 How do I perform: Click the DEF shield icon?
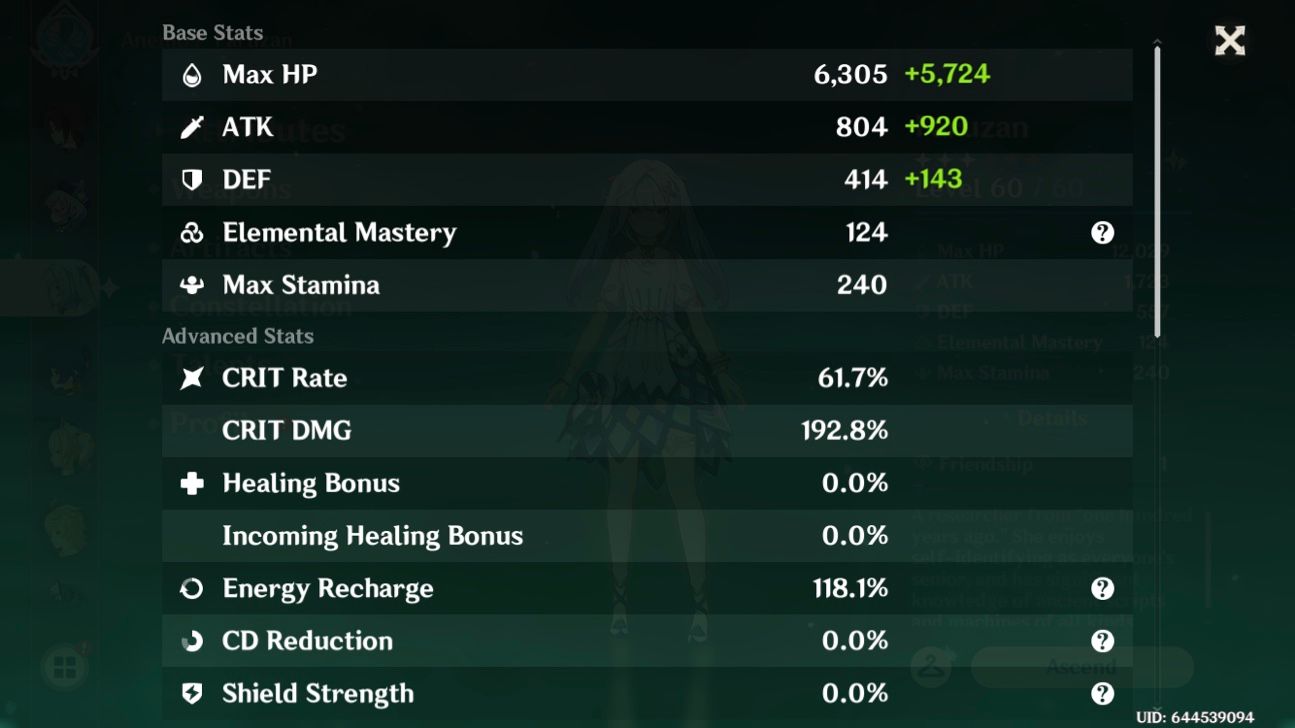coord(193,179)
